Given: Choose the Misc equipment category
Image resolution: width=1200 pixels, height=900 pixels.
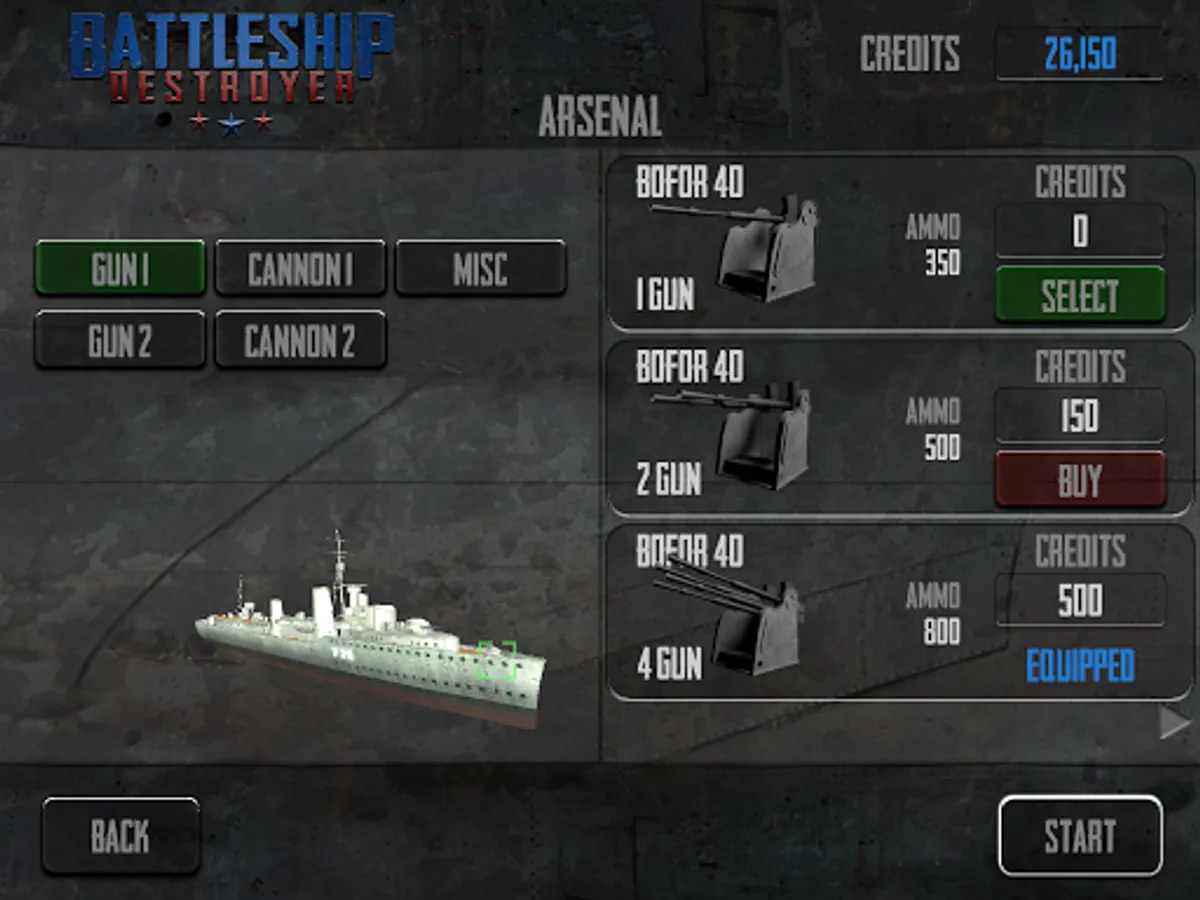Looking at the screenshot, I should click(x=481, y=268).
